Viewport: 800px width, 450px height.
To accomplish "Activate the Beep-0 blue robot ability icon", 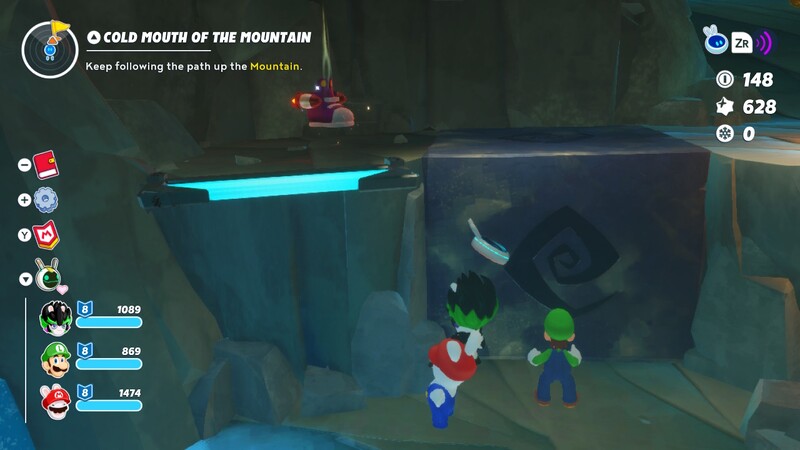I will tap(716, 40).
